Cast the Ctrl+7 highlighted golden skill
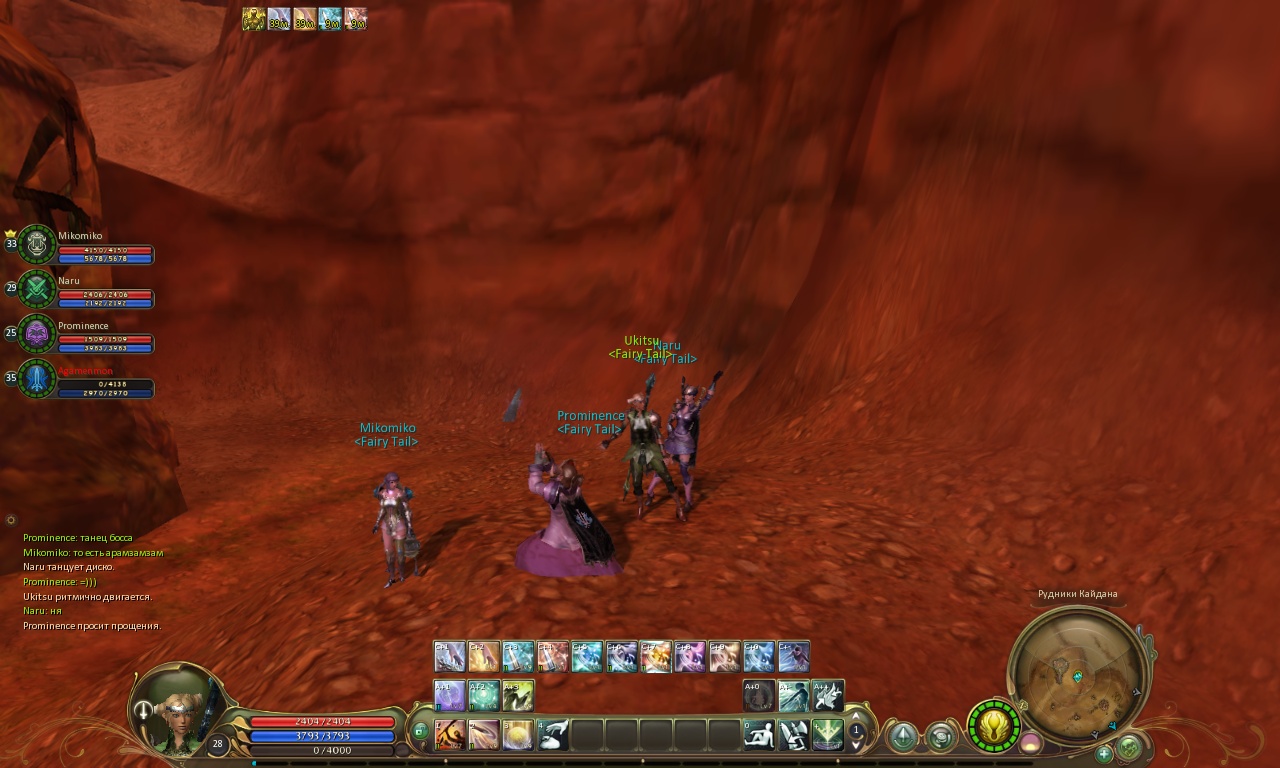 click(x=655, y=657)
